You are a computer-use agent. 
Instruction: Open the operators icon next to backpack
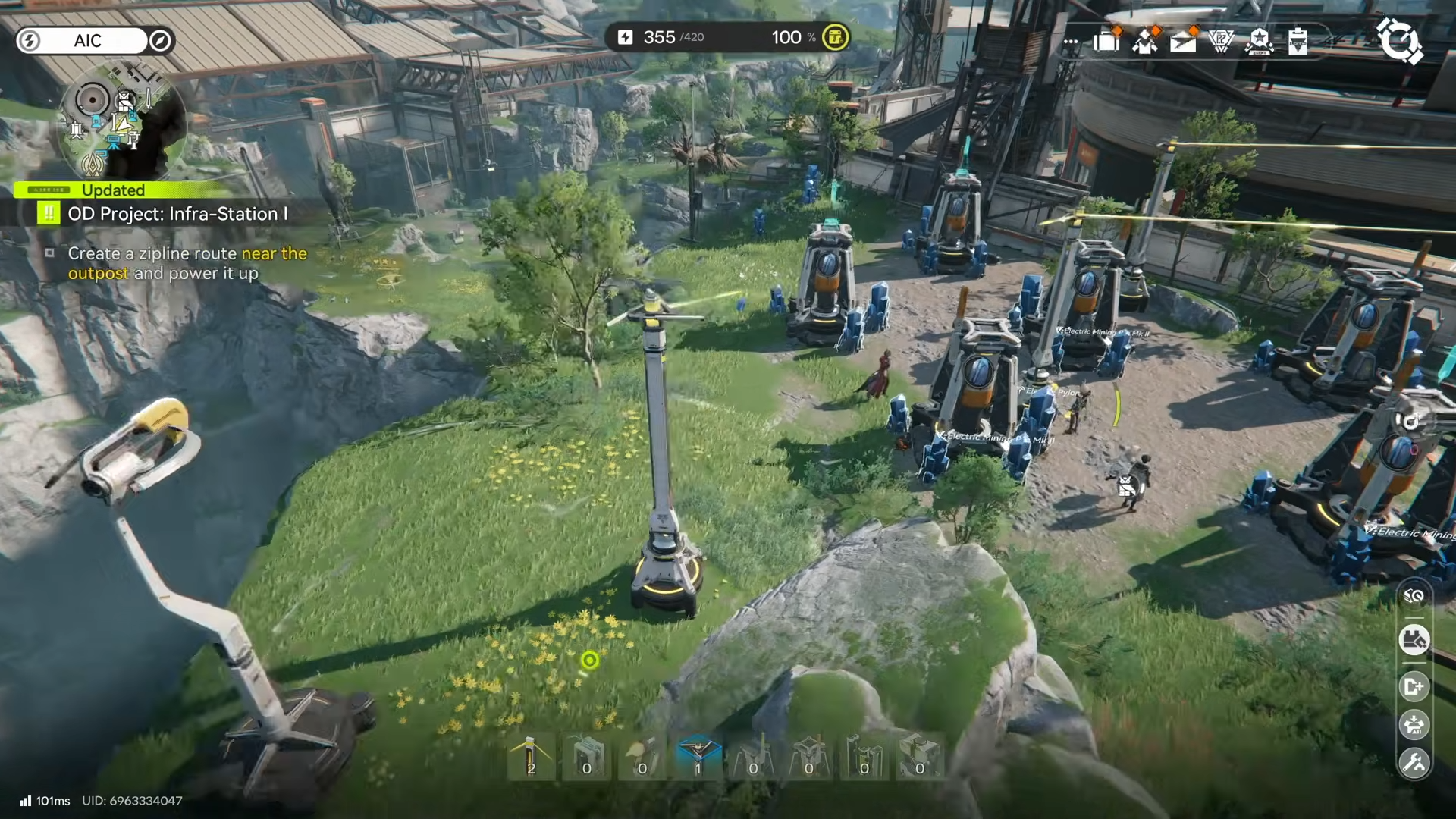click(x=1145, y=40)
